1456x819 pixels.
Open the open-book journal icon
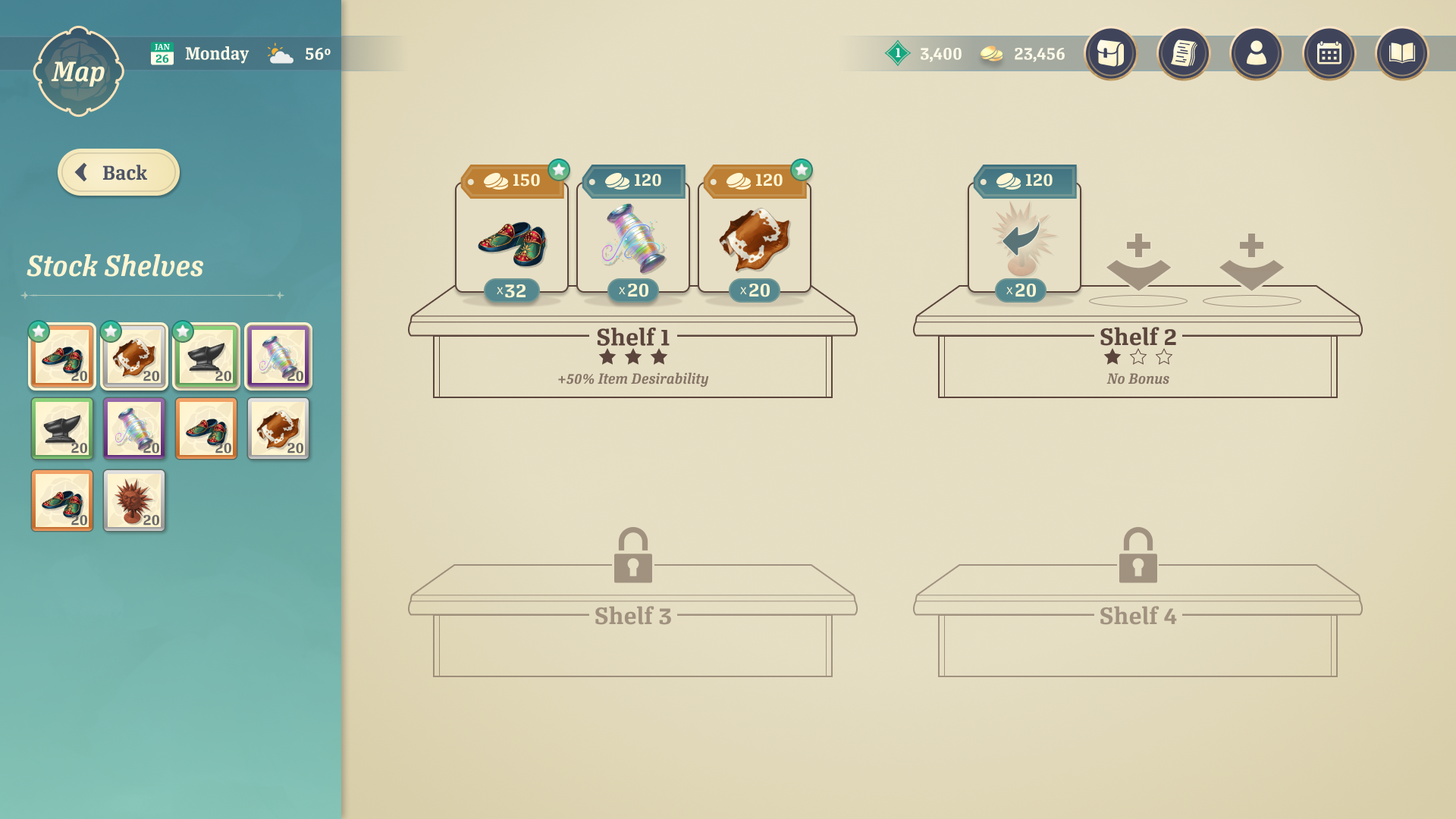click(1401, 53)
